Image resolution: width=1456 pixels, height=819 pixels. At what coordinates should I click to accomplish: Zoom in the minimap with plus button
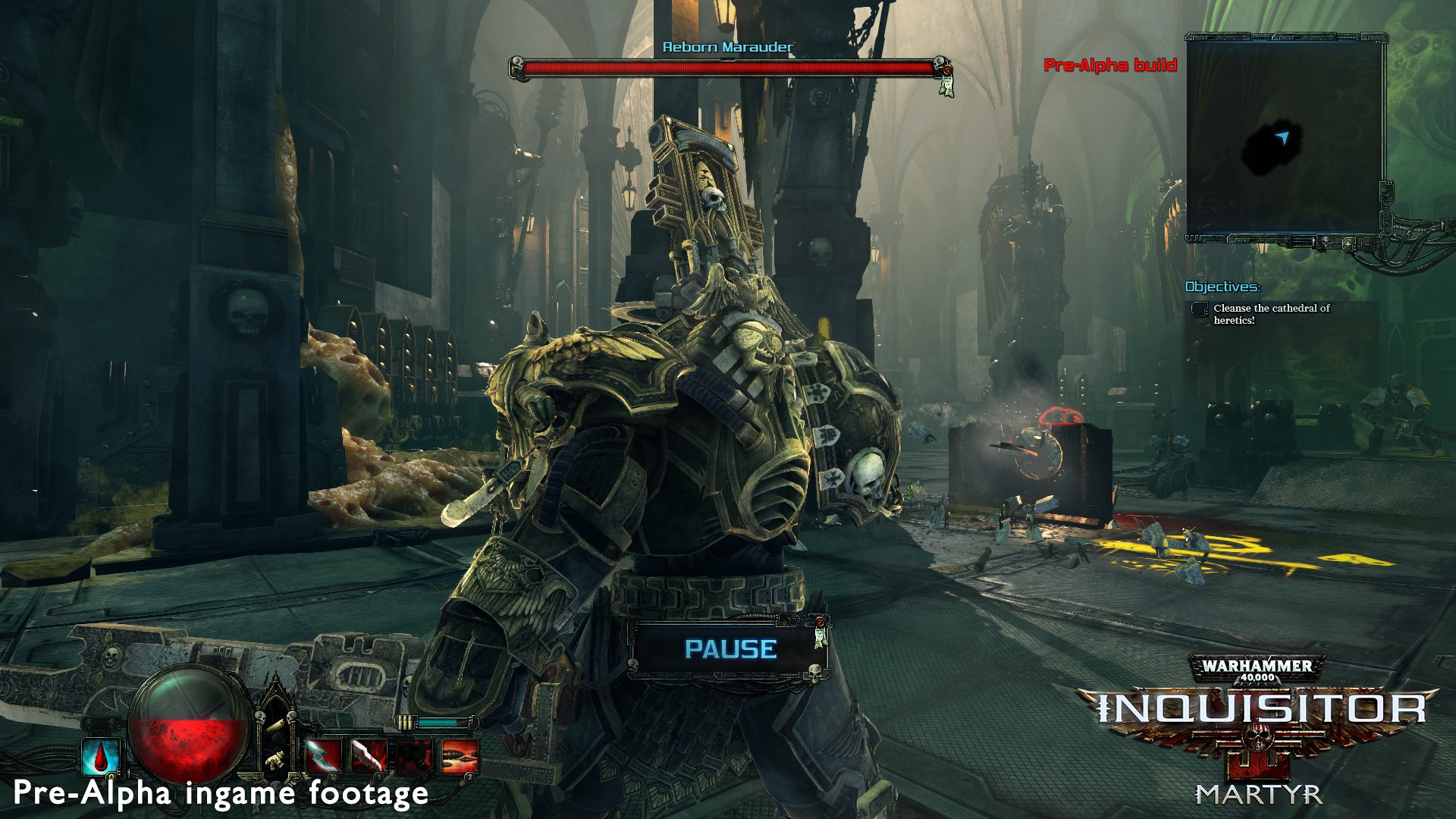(x=1349, y=243)
